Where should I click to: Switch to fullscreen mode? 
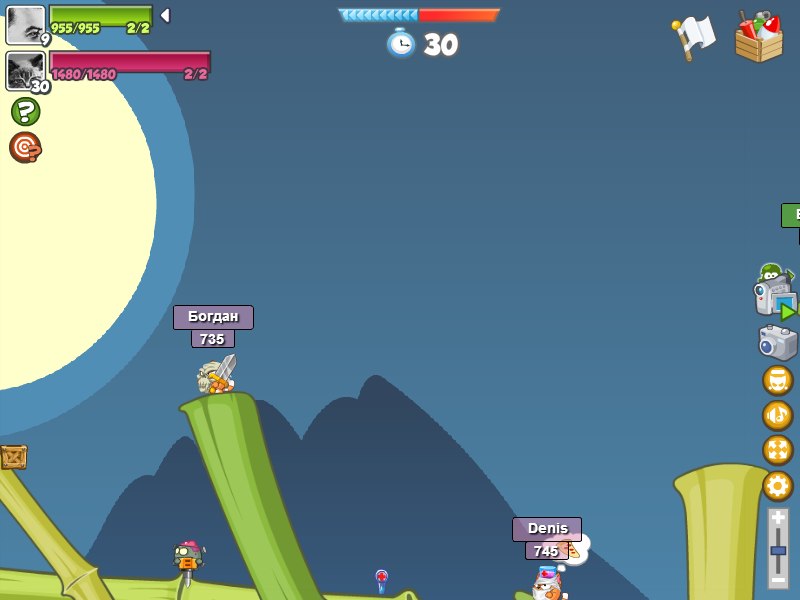tap(777, 450)
